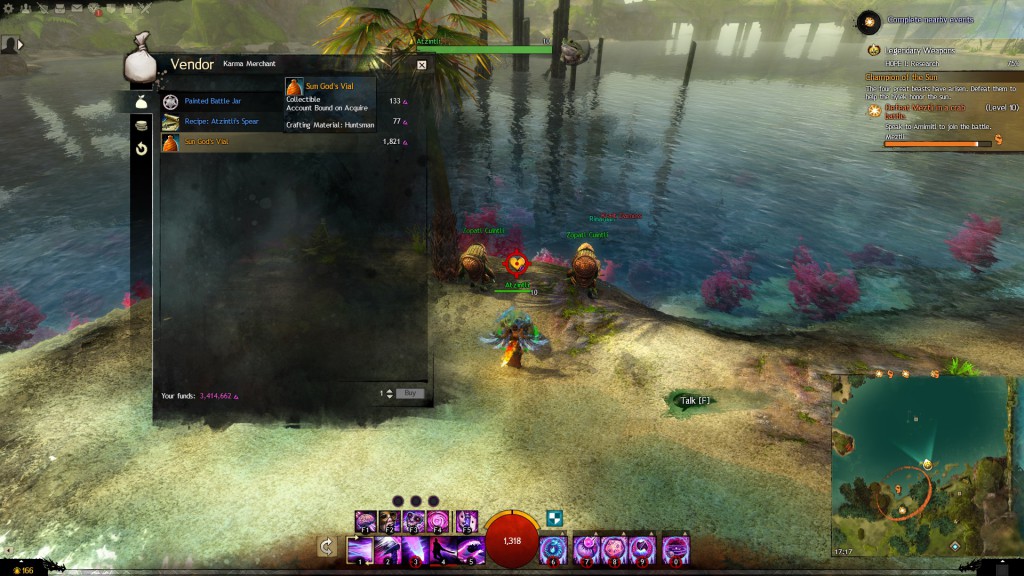Swap weapons with the arrow button
This screenshot has width=1024, height=576.
tap(326, 546)
